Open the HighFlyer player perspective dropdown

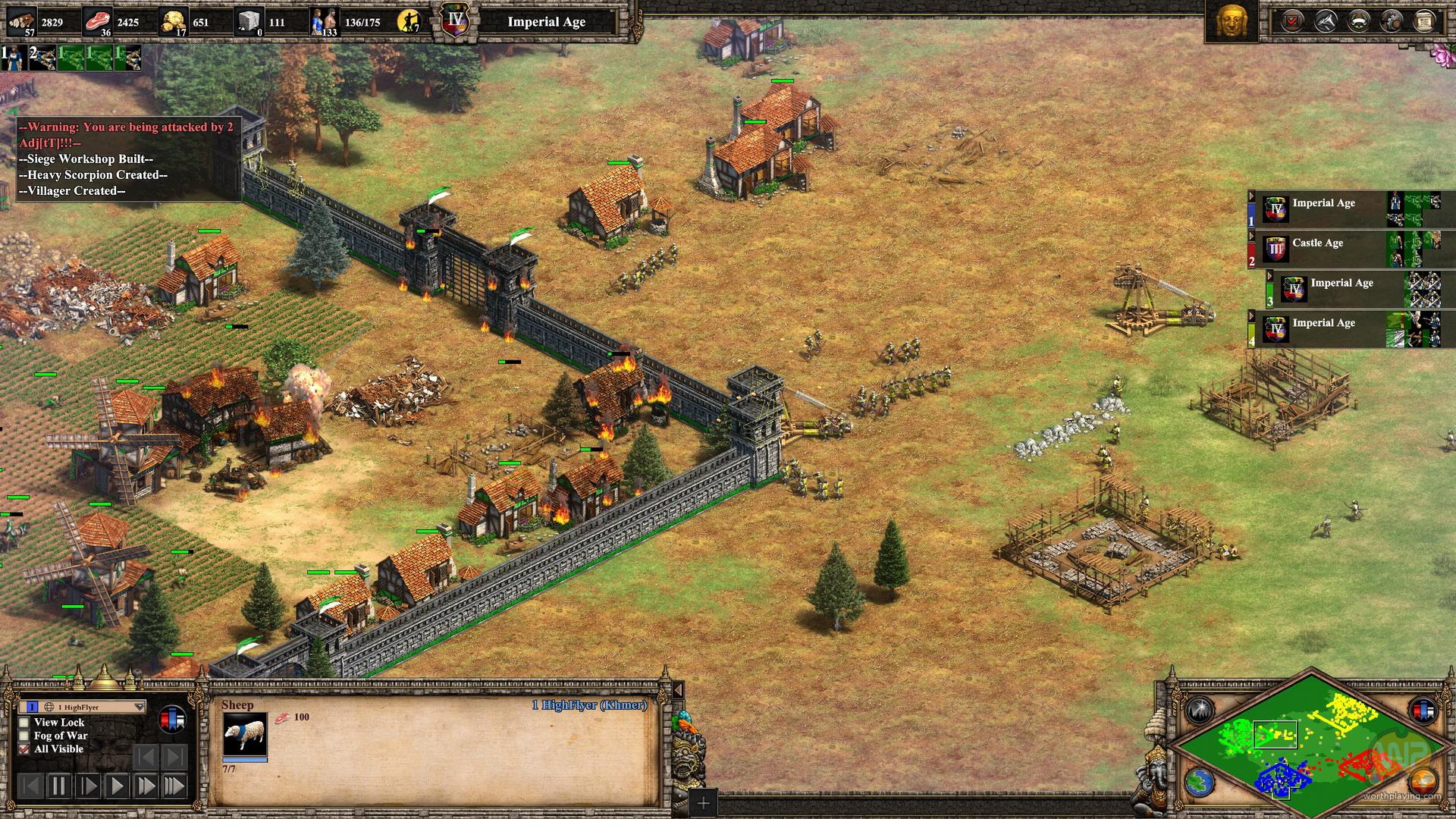tap(139, 707)
